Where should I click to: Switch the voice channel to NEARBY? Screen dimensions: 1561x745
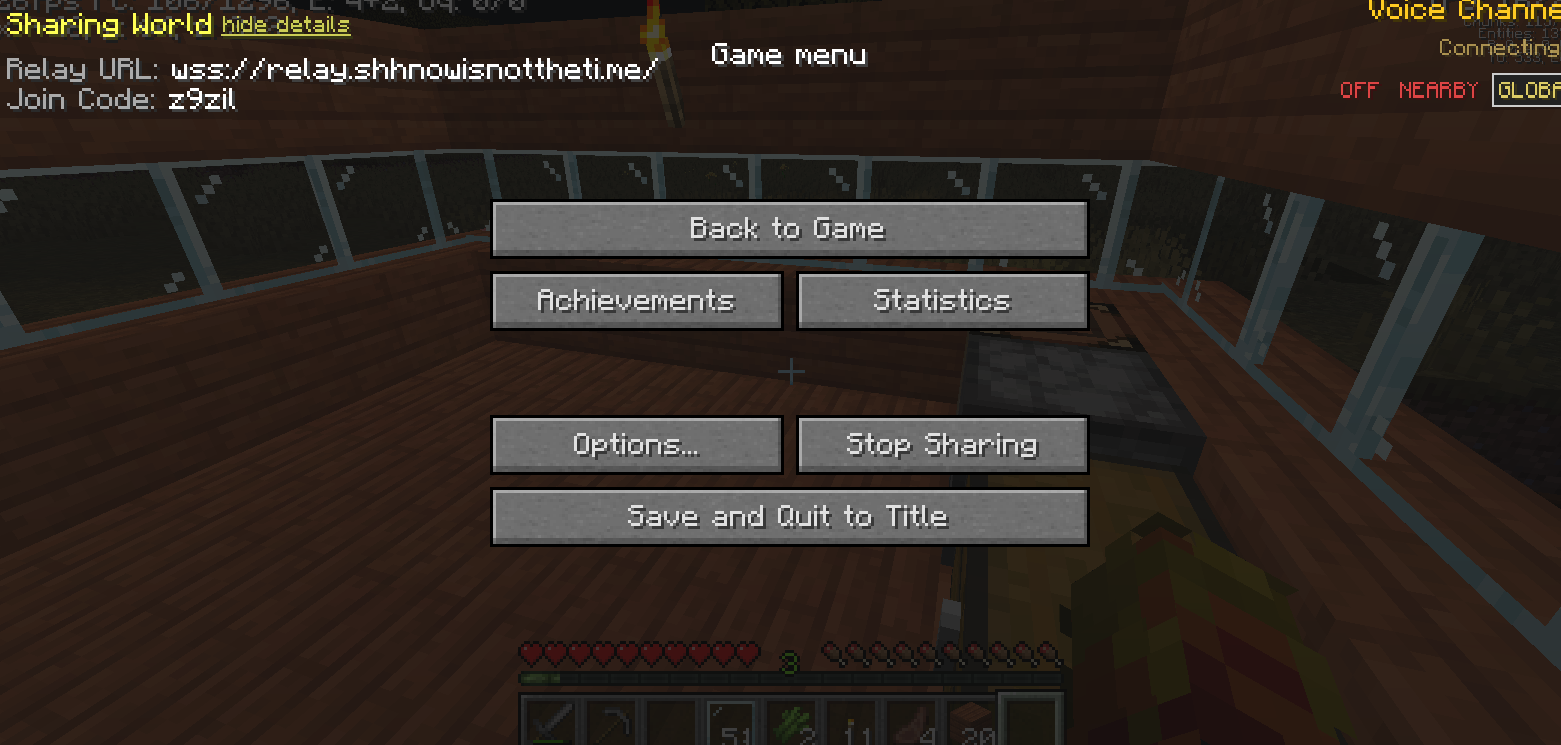[1438, 91]
